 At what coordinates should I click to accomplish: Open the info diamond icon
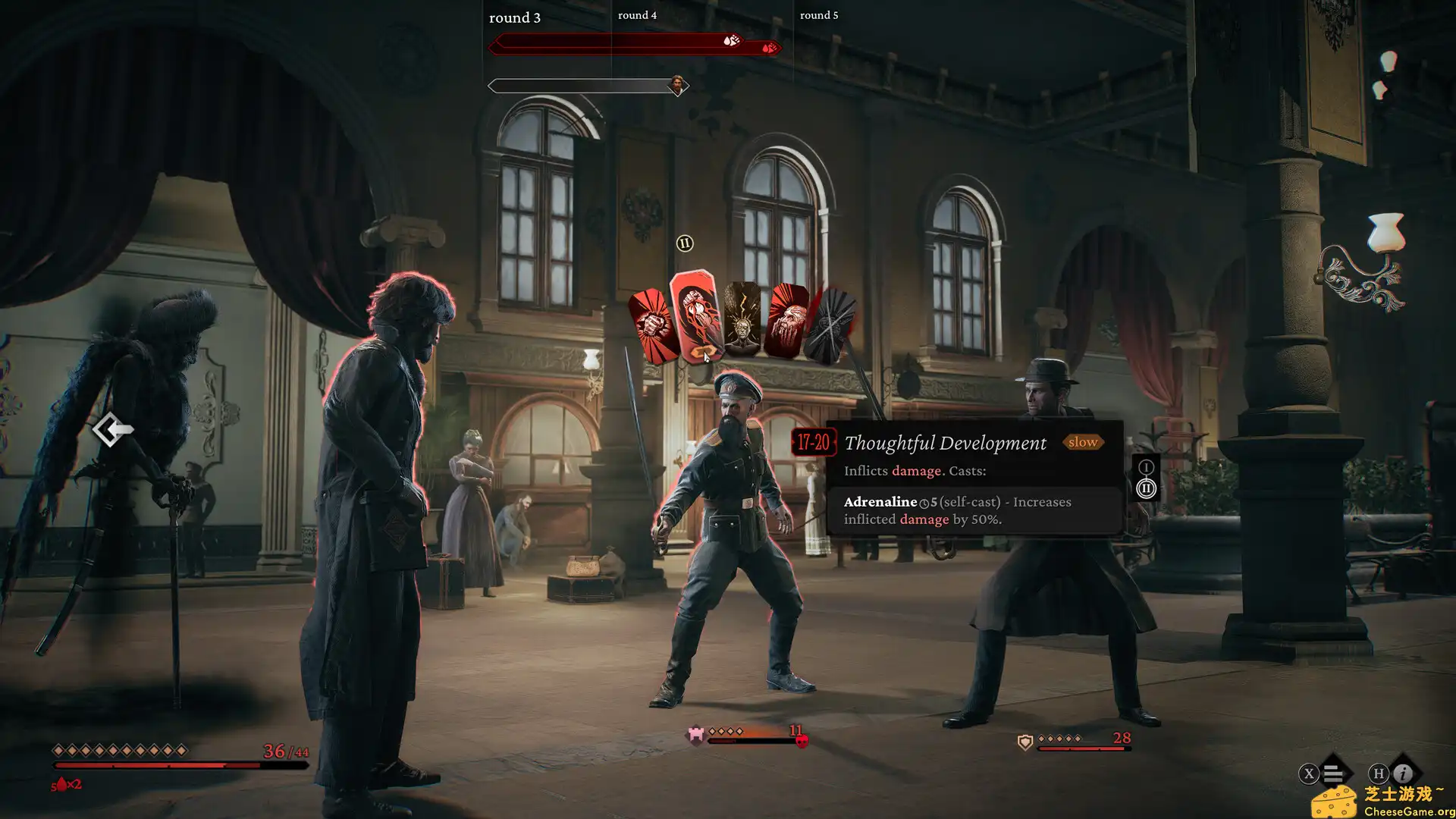(1403, 773)
